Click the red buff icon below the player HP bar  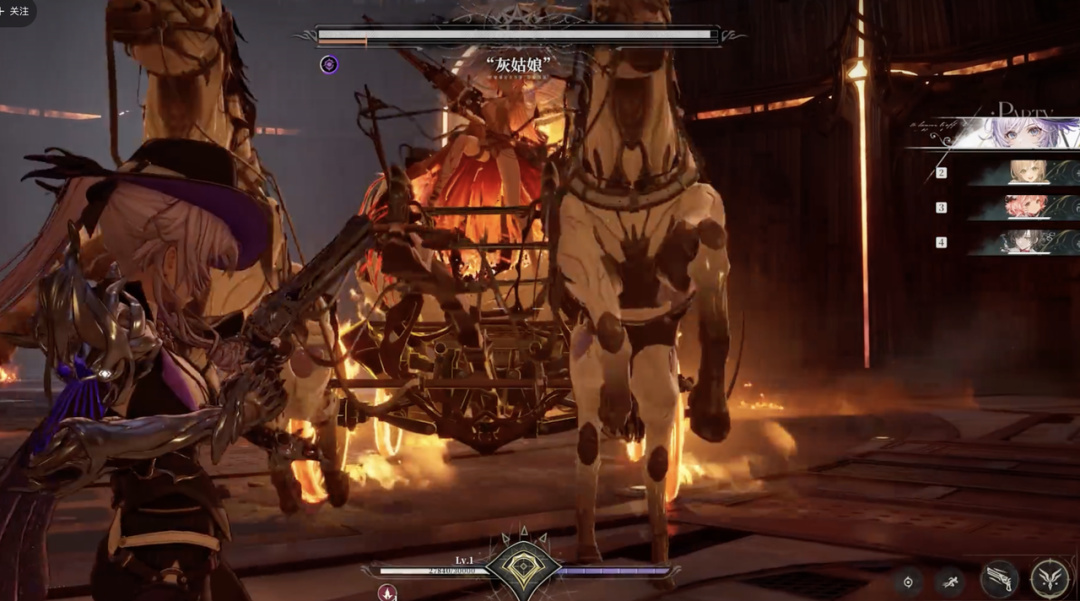[387, 593]
